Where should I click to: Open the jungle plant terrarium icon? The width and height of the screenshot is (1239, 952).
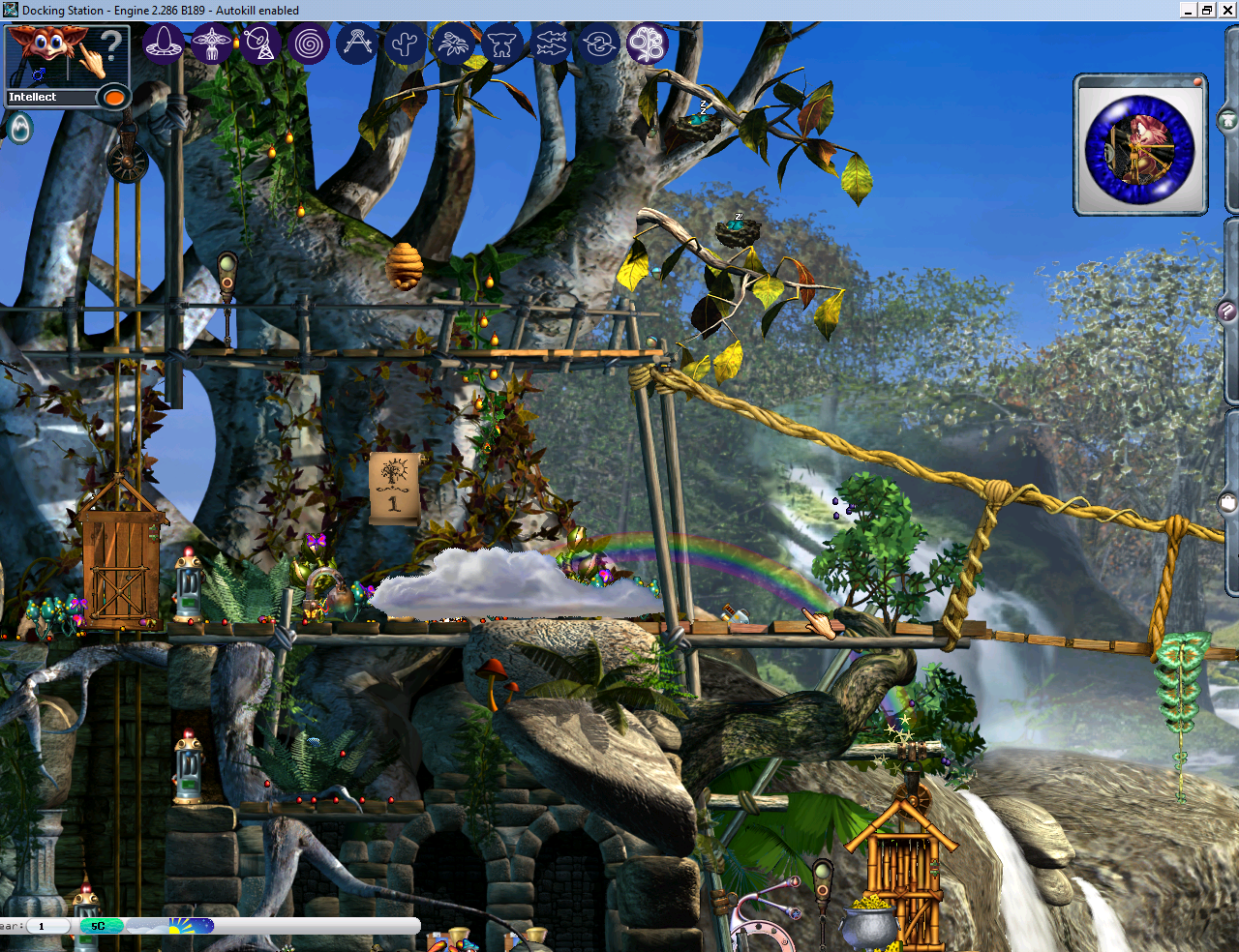click(454, 44)
